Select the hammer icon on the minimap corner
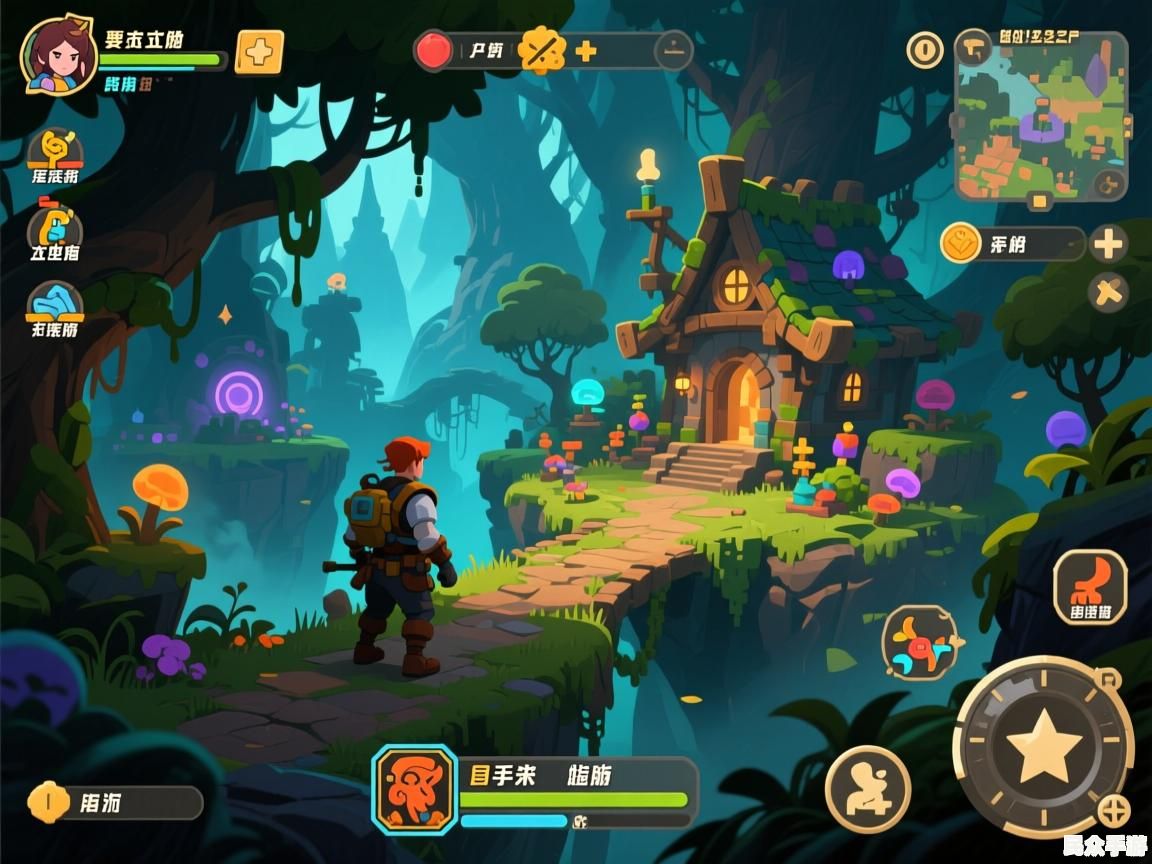The height and width of the screenshot is (864, 1152). click(x=971, y=47)
